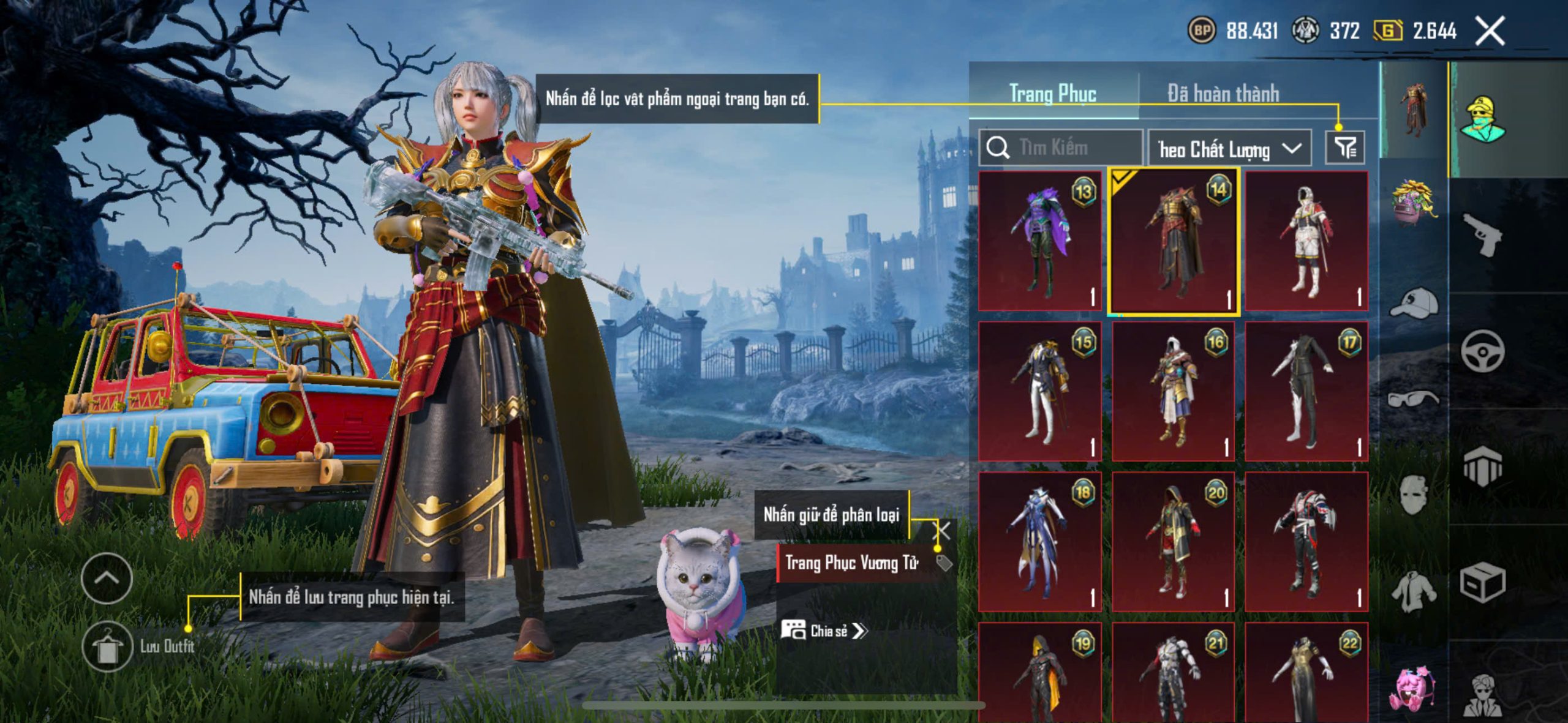Viewport: 1568px width, 723px height.
Task: Open the steering wheel vehicle category
Action: click(1482, 351)
